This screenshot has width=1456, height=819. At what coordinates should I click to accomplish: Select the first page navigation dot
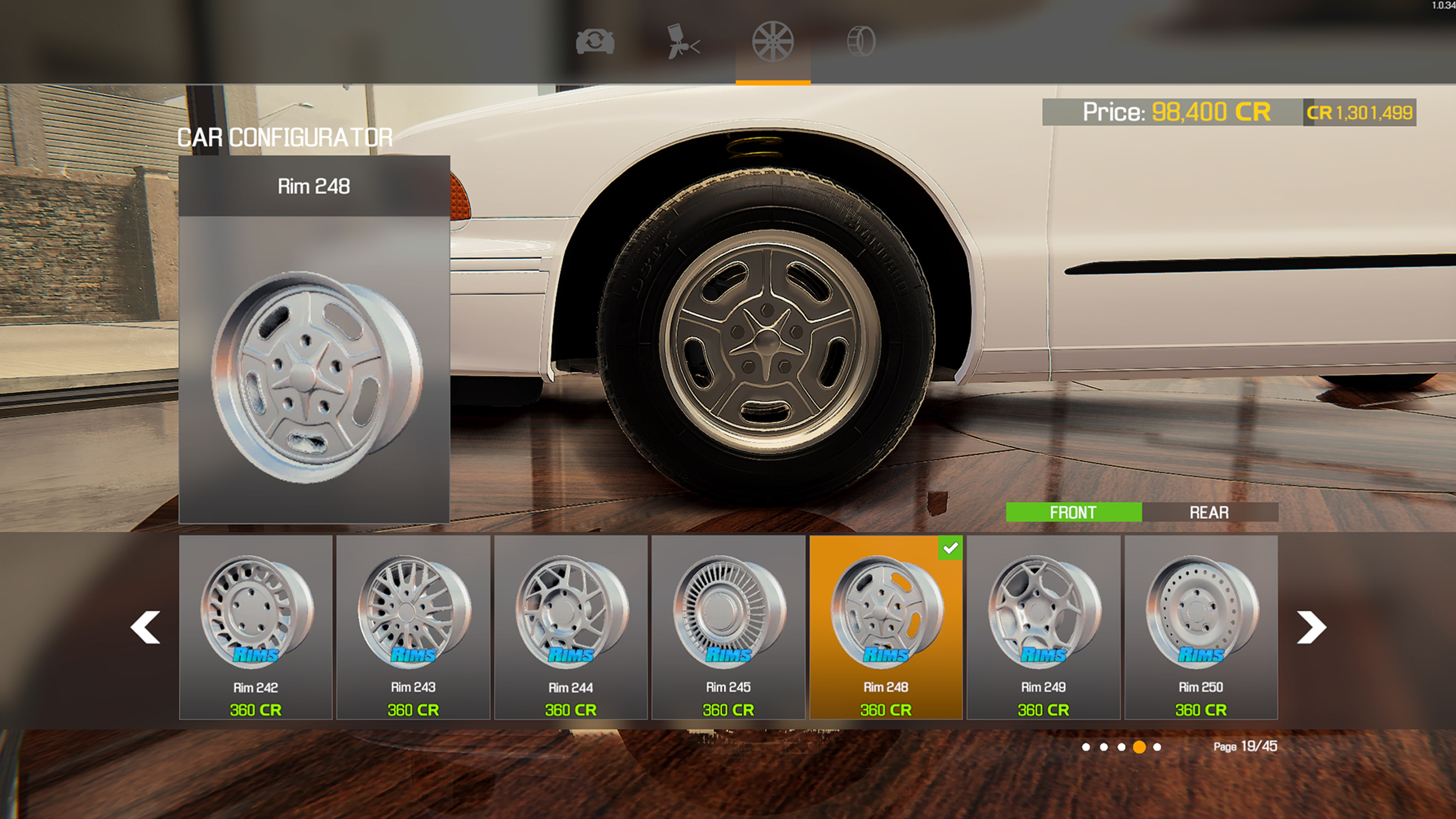click(x=1086, y=747)
